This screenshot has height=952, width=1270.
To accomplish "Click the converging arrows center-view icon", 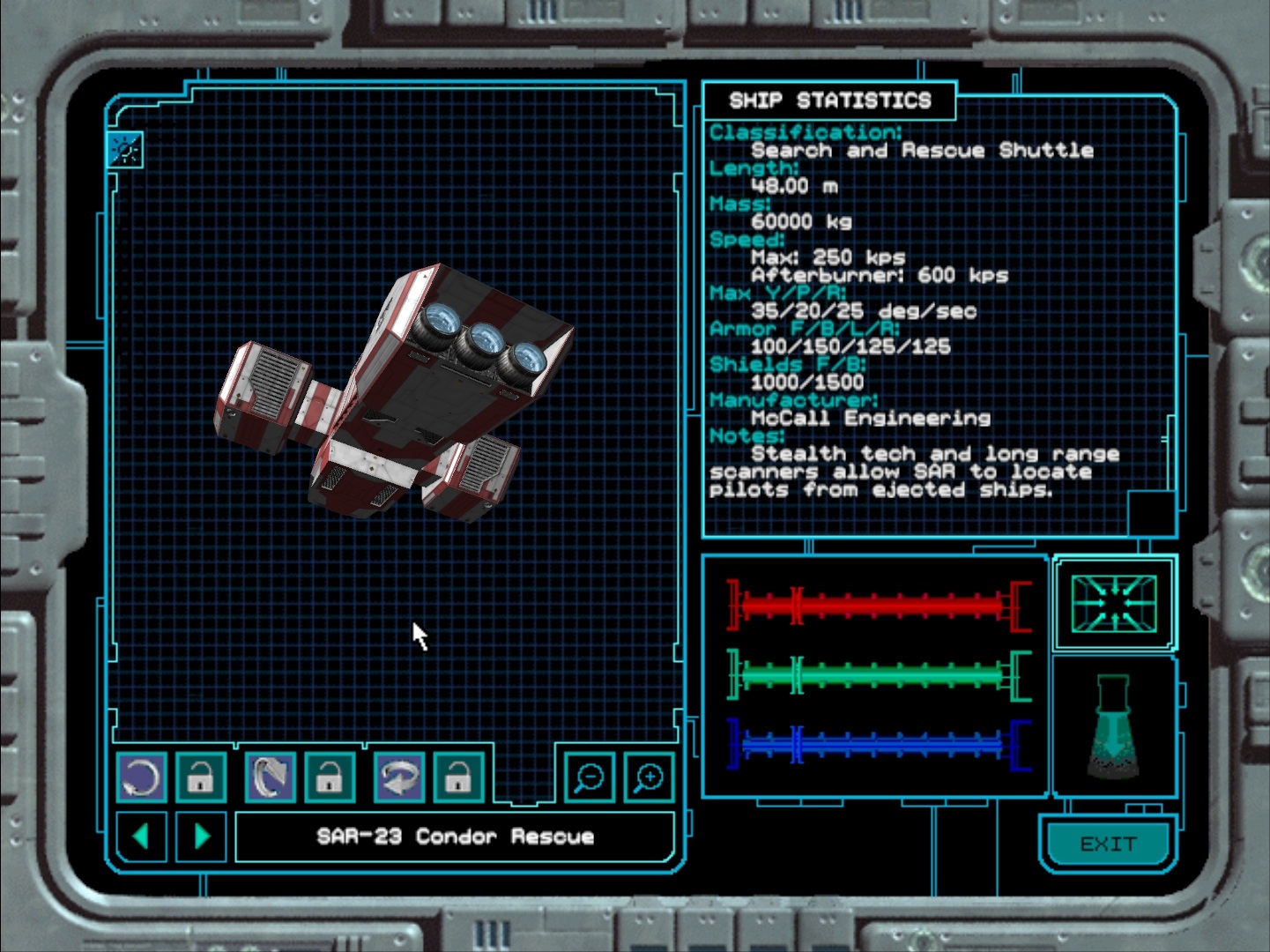I will pyautogui.click(x=1114, y=603).
